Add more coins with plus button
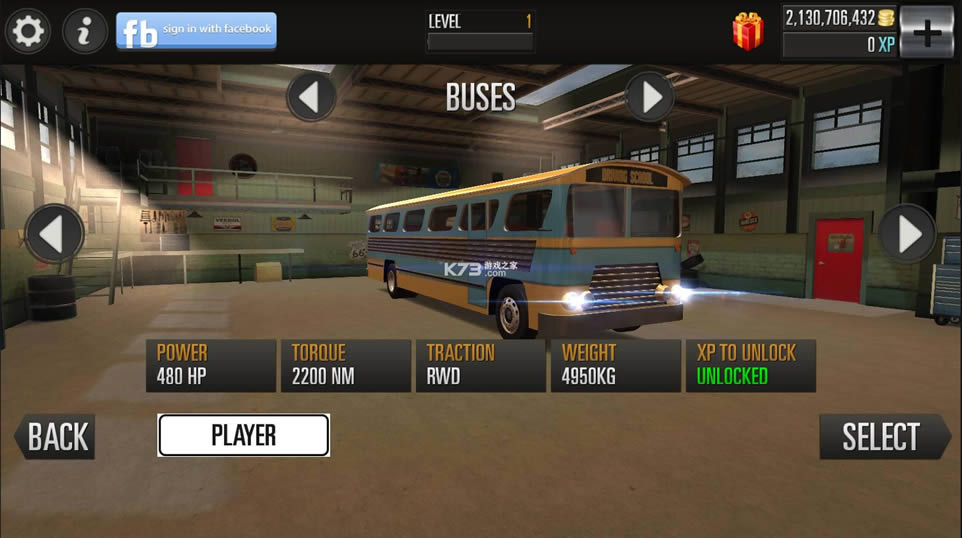This screenshot has height=538, width=962. pyautogui.click(x=927, y=32)
